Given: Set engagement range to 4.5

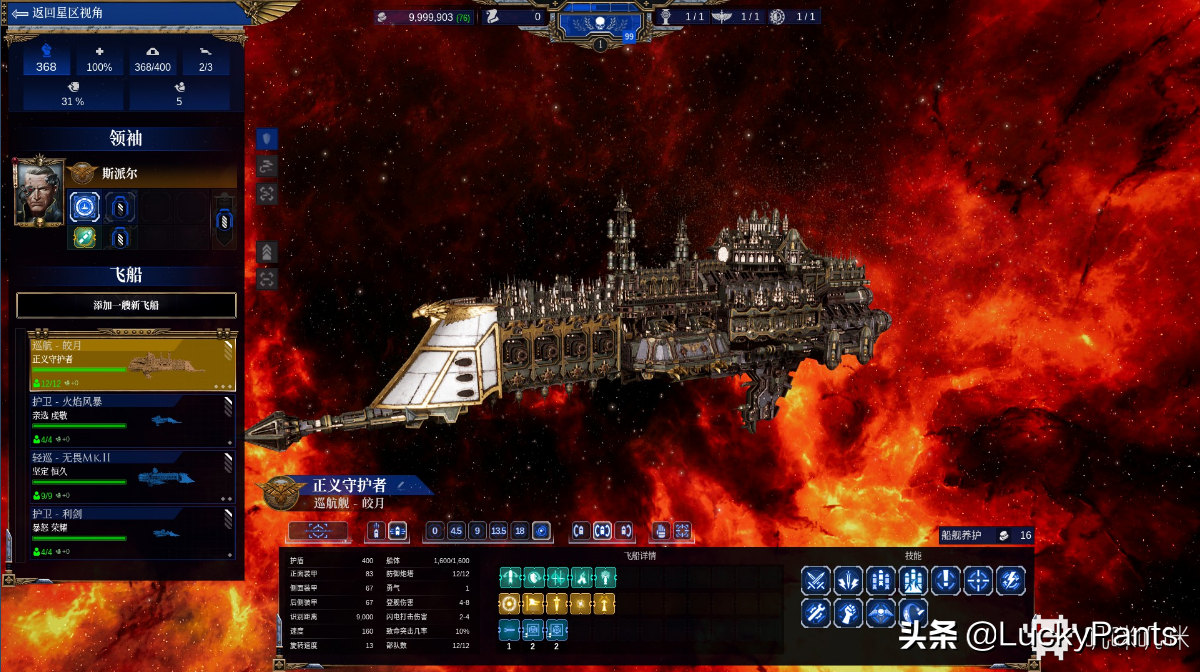Looking at the screenshot, I should coord(455,531).
